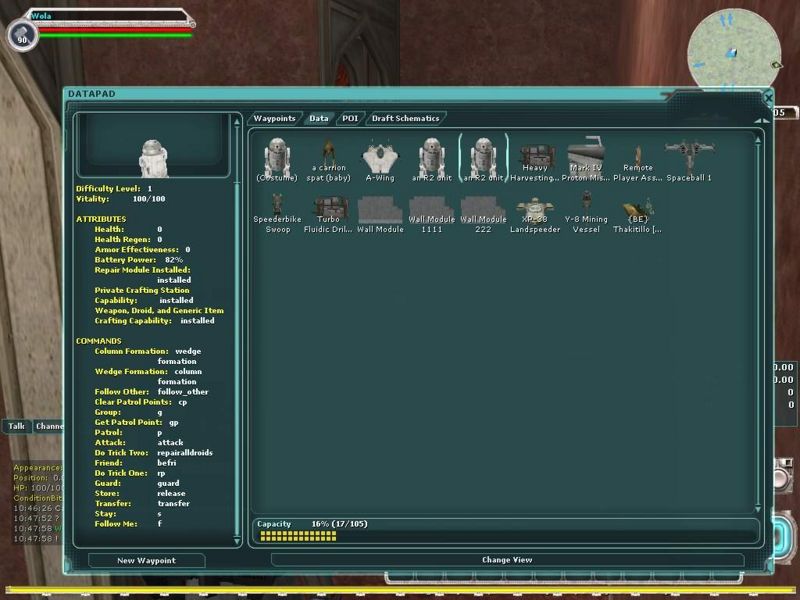Switch to the Waypoints tab

point(274,118)
